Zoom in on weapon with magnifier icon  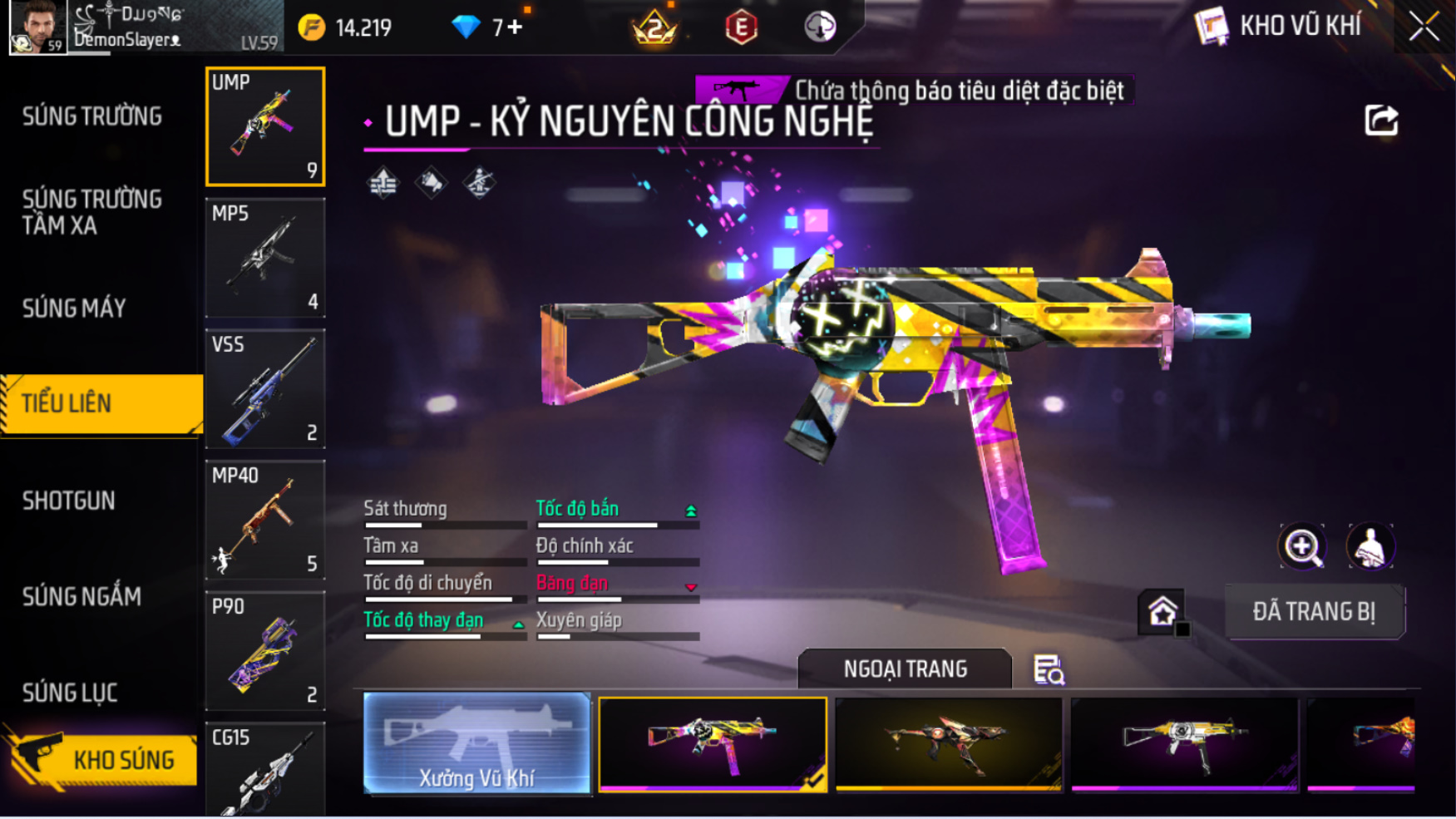point(1301,546)
